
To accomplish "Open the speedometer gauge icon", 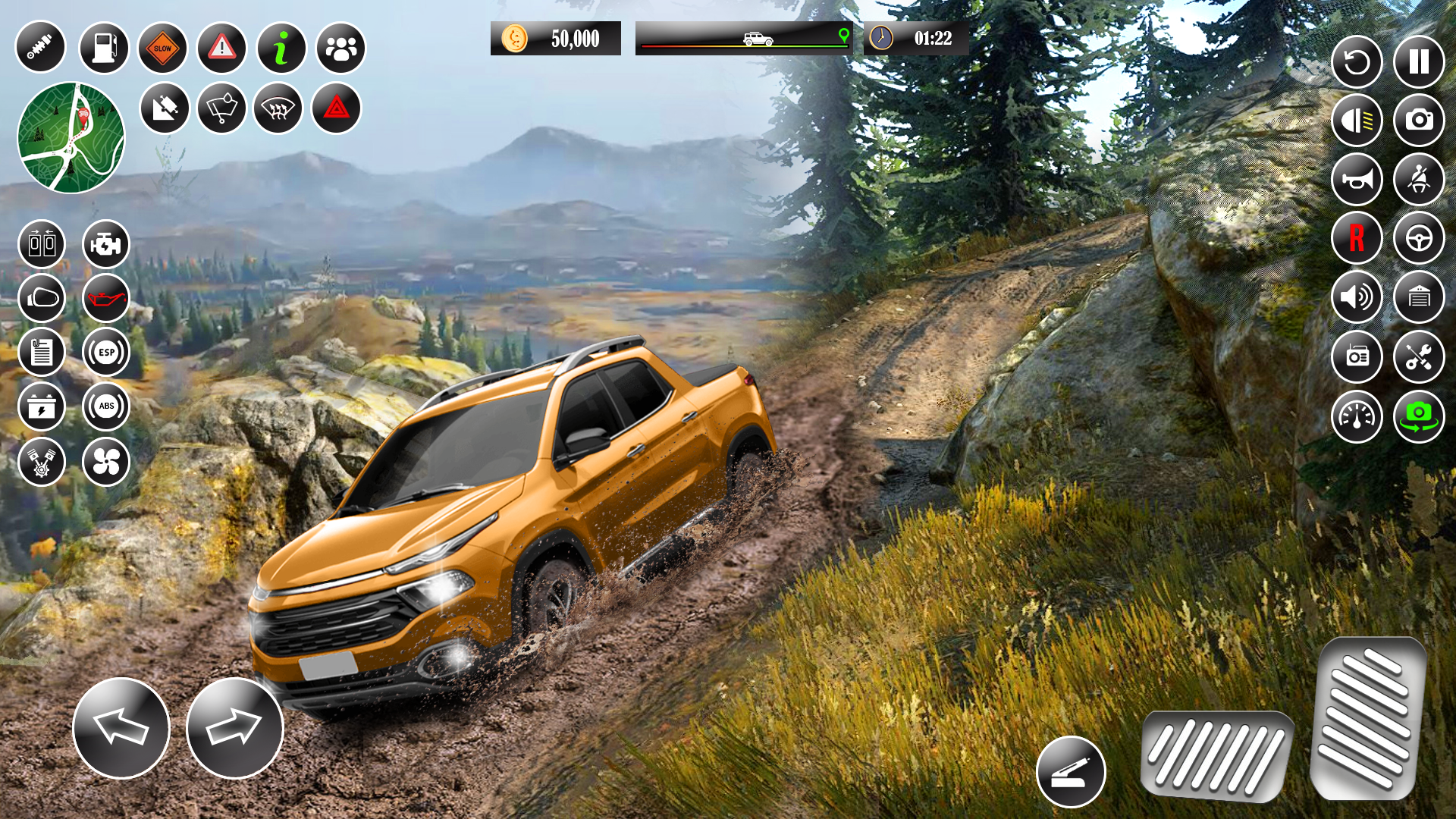I will (x=1357, y=416).
